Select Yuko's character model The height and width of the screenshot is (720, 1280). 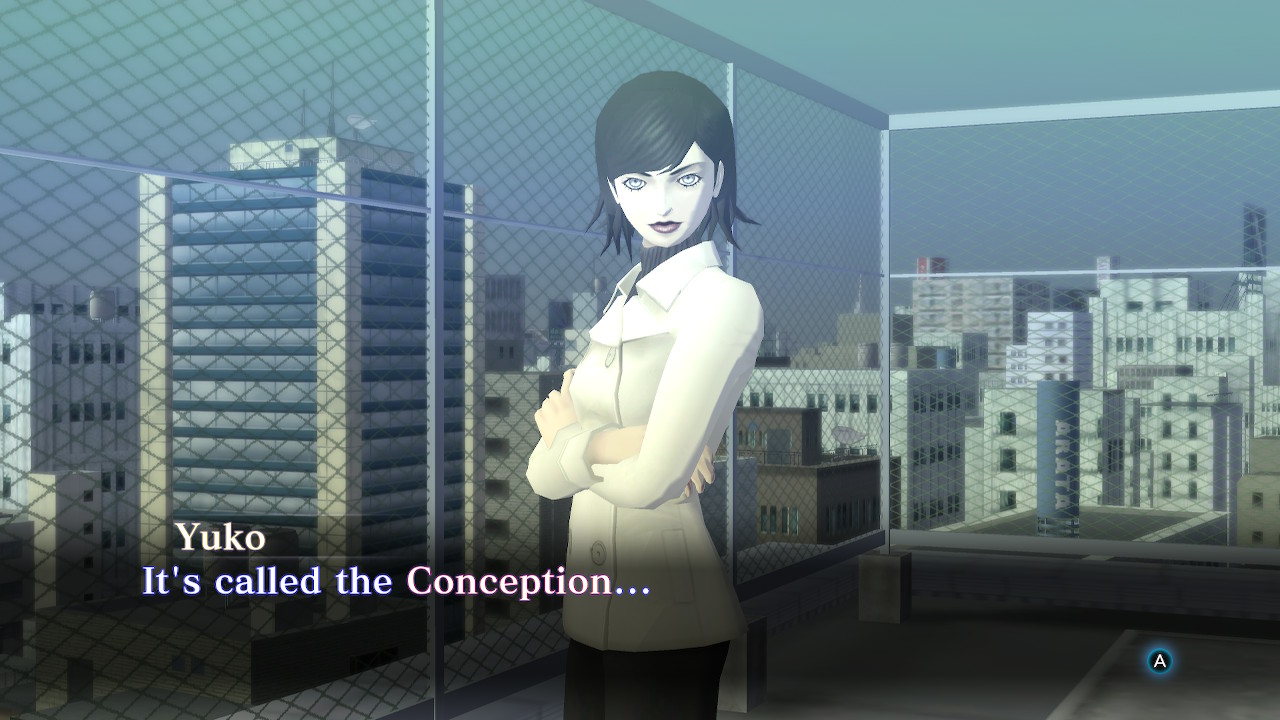tap(640, 400)
